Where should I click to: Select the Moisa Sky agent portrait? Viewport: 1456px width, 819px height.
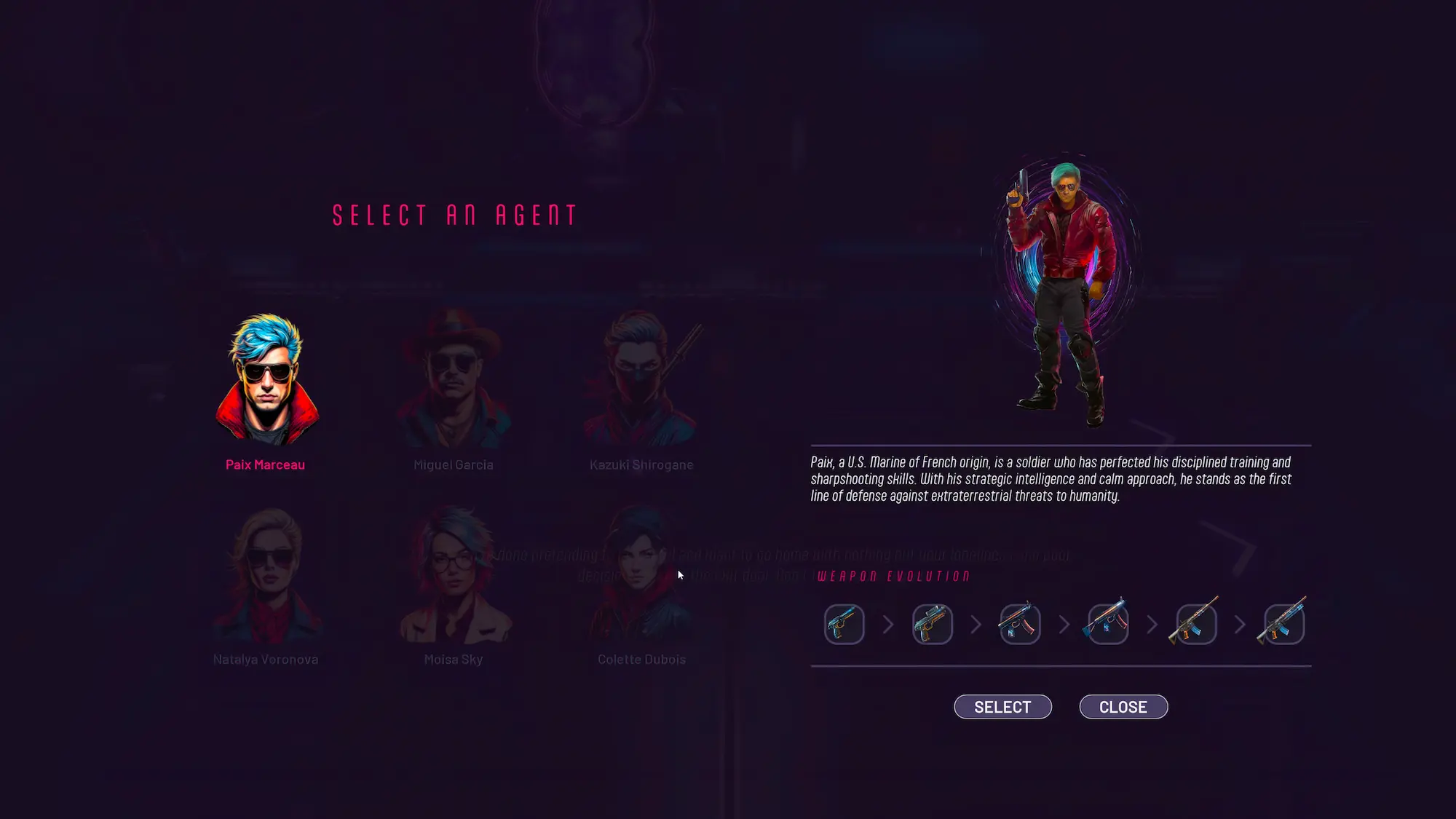point(453,575)
